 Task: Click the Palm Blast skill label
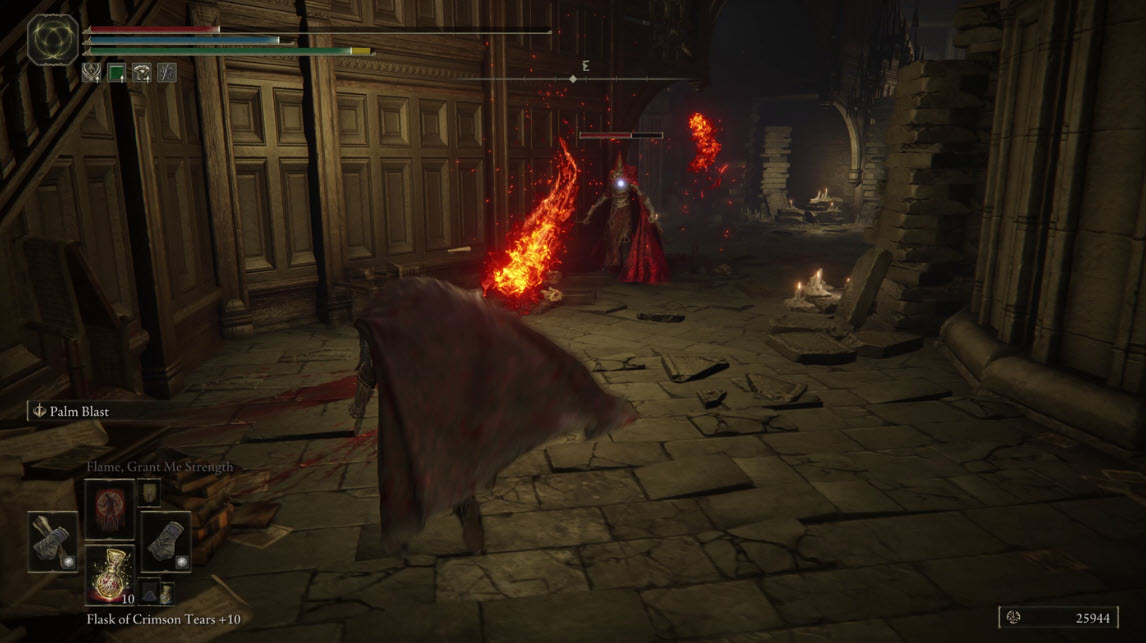(x=78, y=410)
